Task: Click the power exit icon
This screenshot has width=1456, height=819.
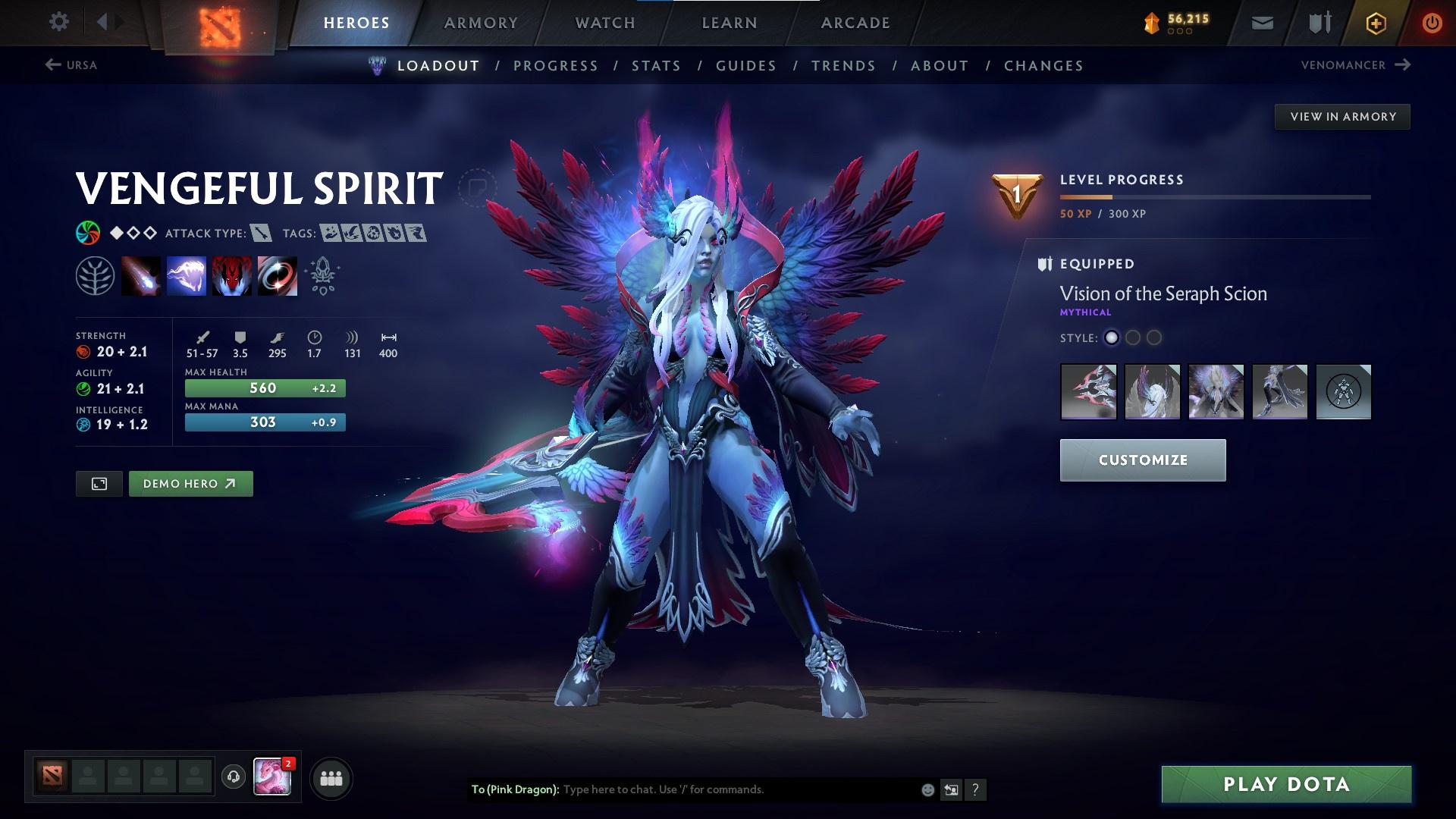Action: coord(1430,23)
